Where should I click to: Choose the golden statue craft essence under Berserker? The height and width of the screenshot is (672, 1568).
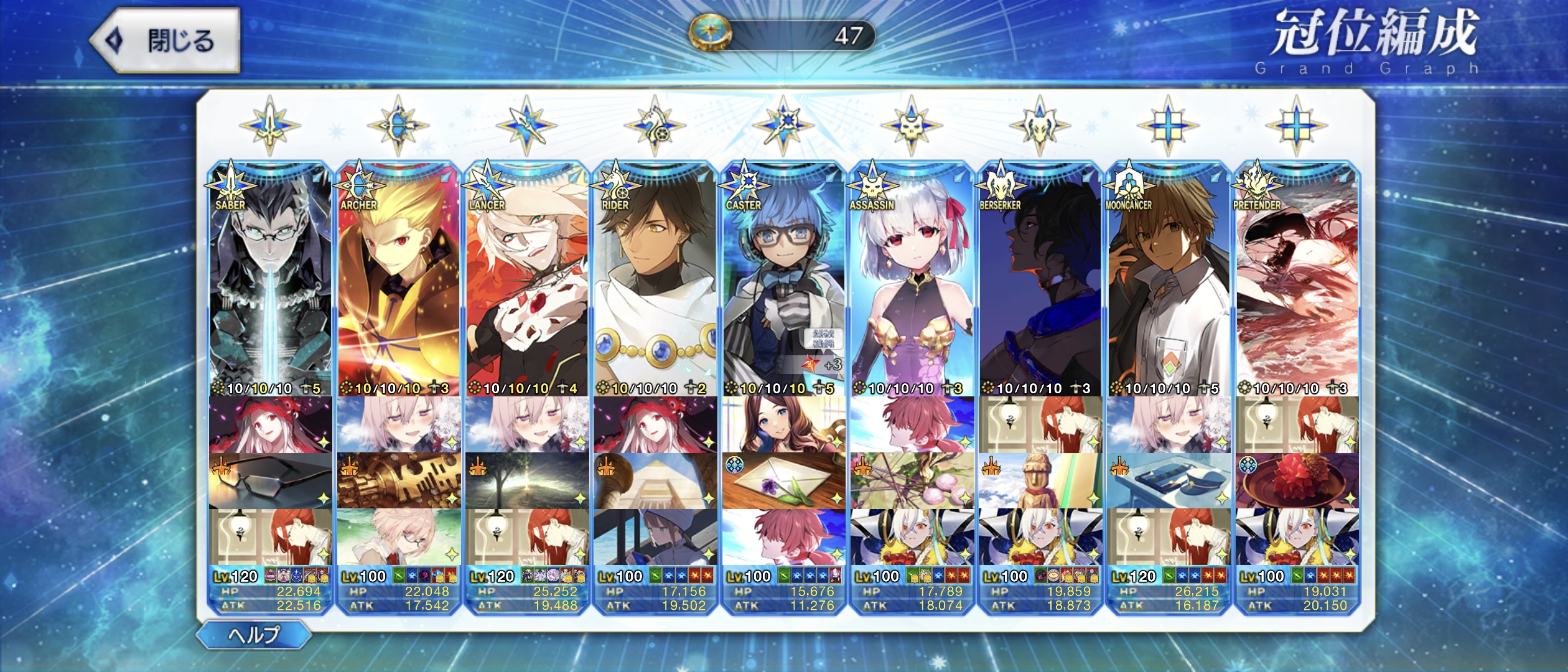pyautogui.click(x=1040, y=481)
